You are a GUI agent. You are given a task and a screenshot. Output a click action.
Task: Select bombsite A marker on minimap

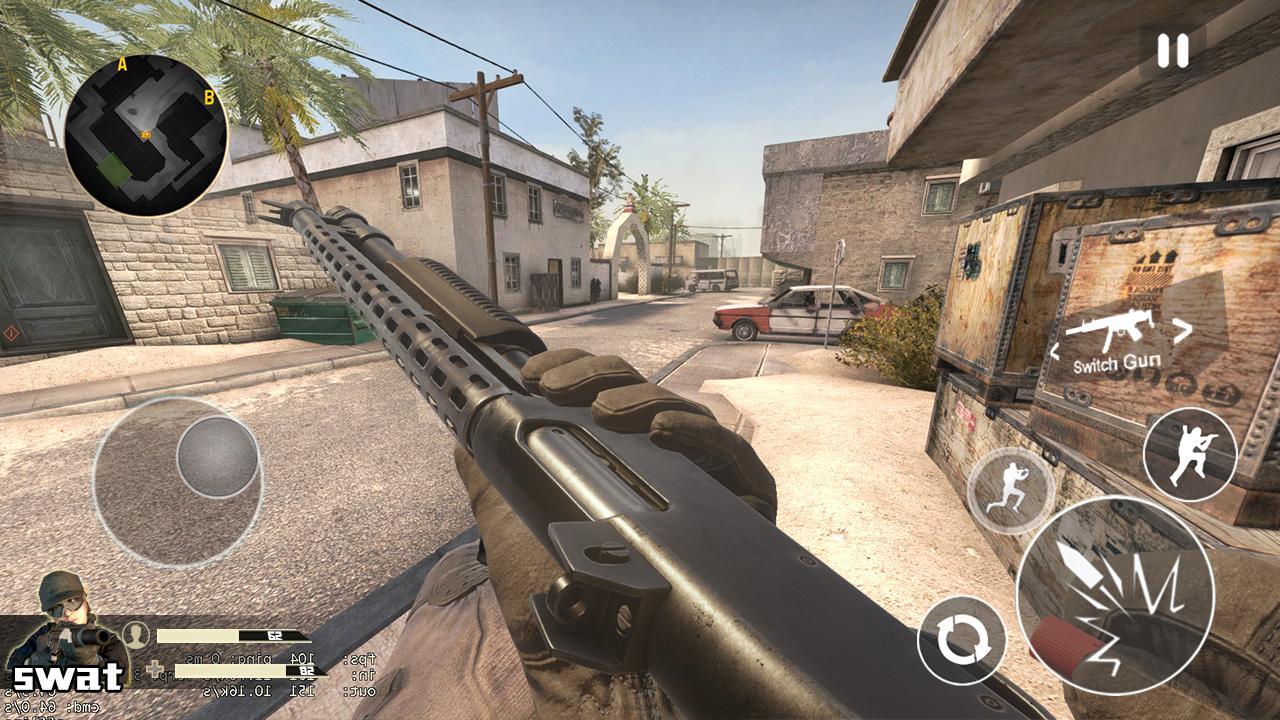click(x=121, y=66)
